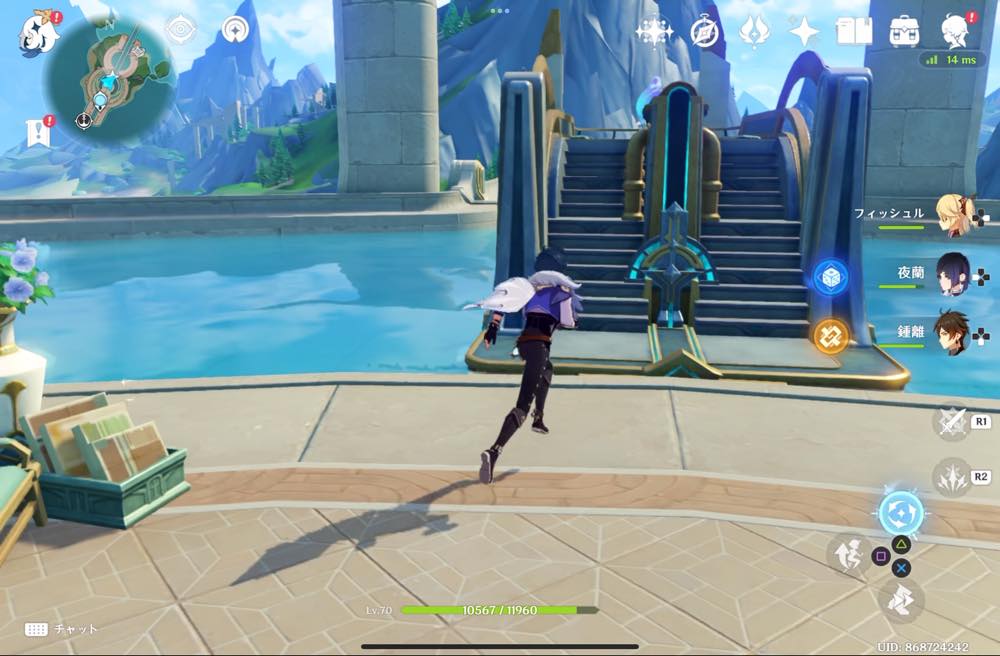Open the sparkle cluster icon in the top bar
The image size is (1000, 656).
(654, 32)
